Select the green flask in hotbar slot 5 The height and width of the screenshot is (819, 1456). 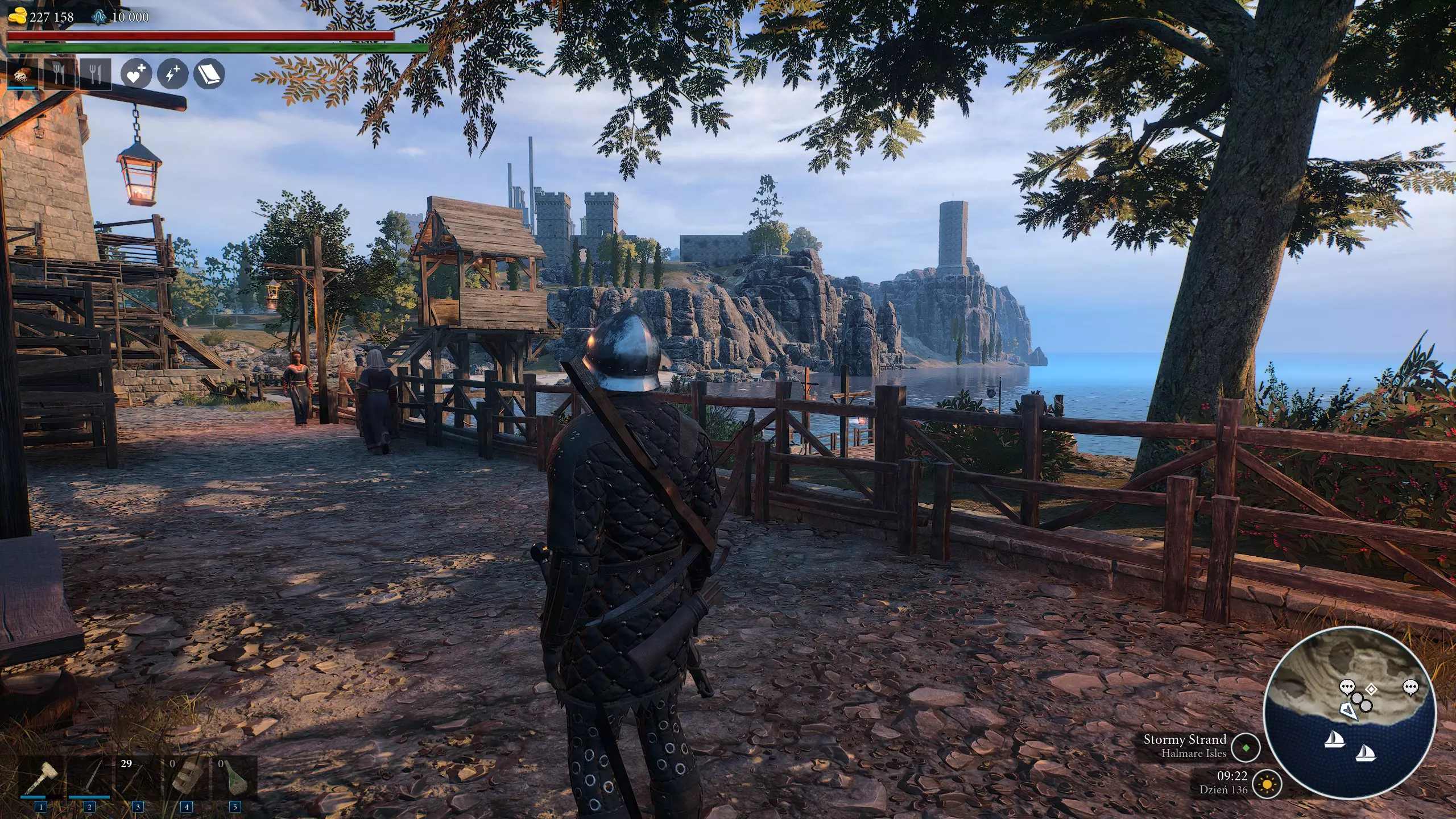[x=234, y=776]
